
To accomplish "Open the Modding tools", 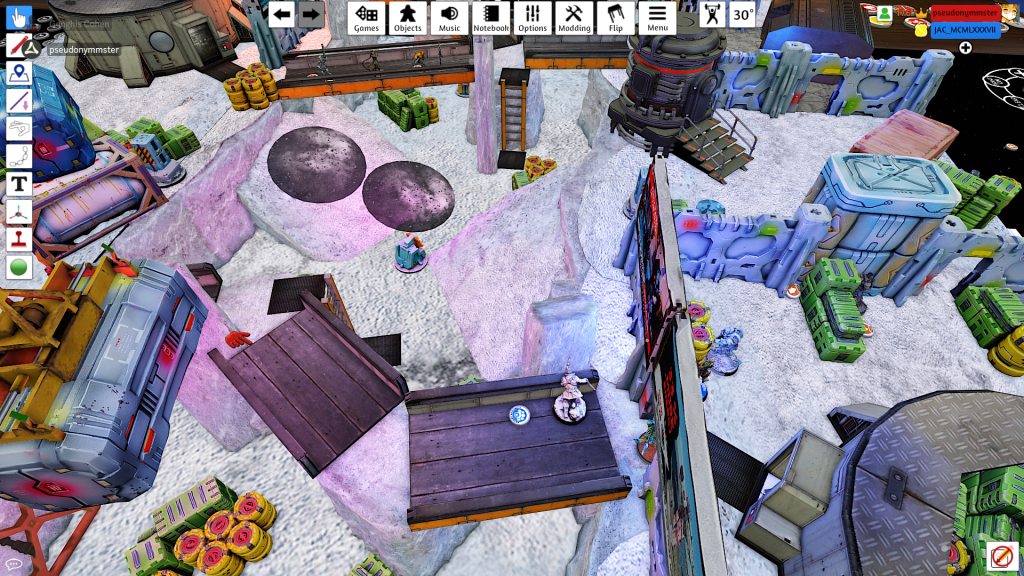I will coord(574,17).
